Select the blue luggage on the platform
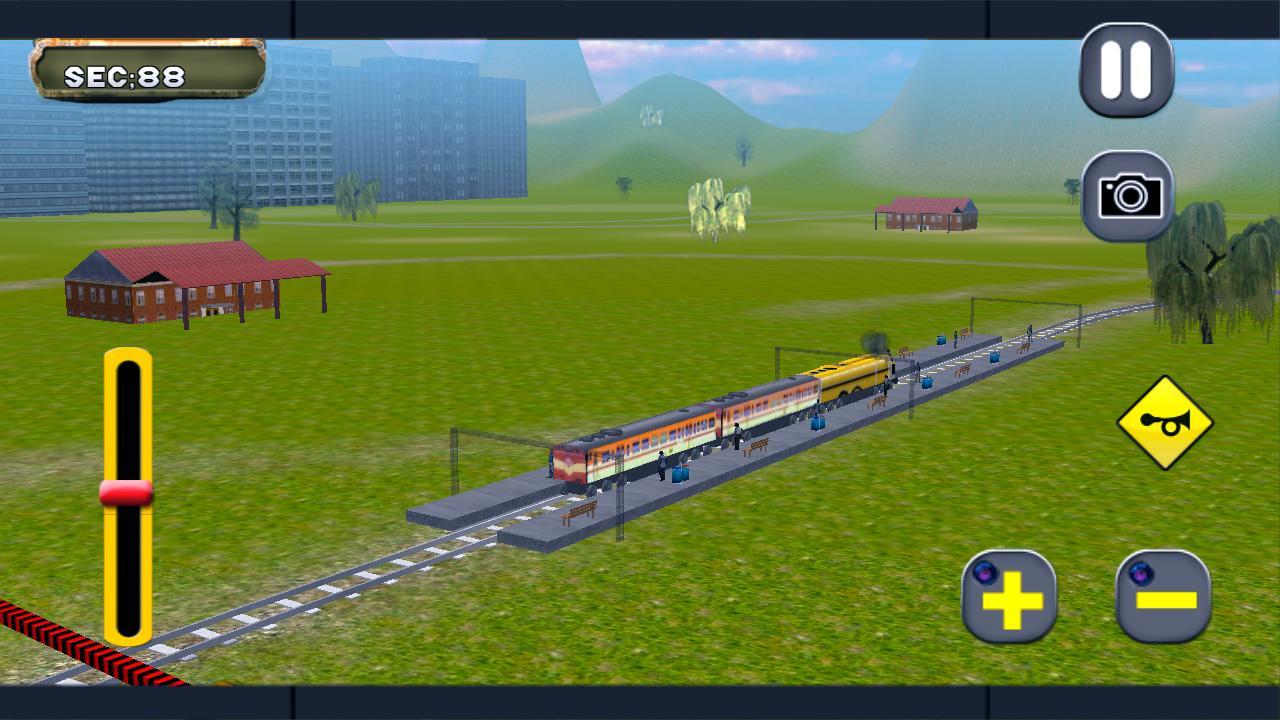 678,474
